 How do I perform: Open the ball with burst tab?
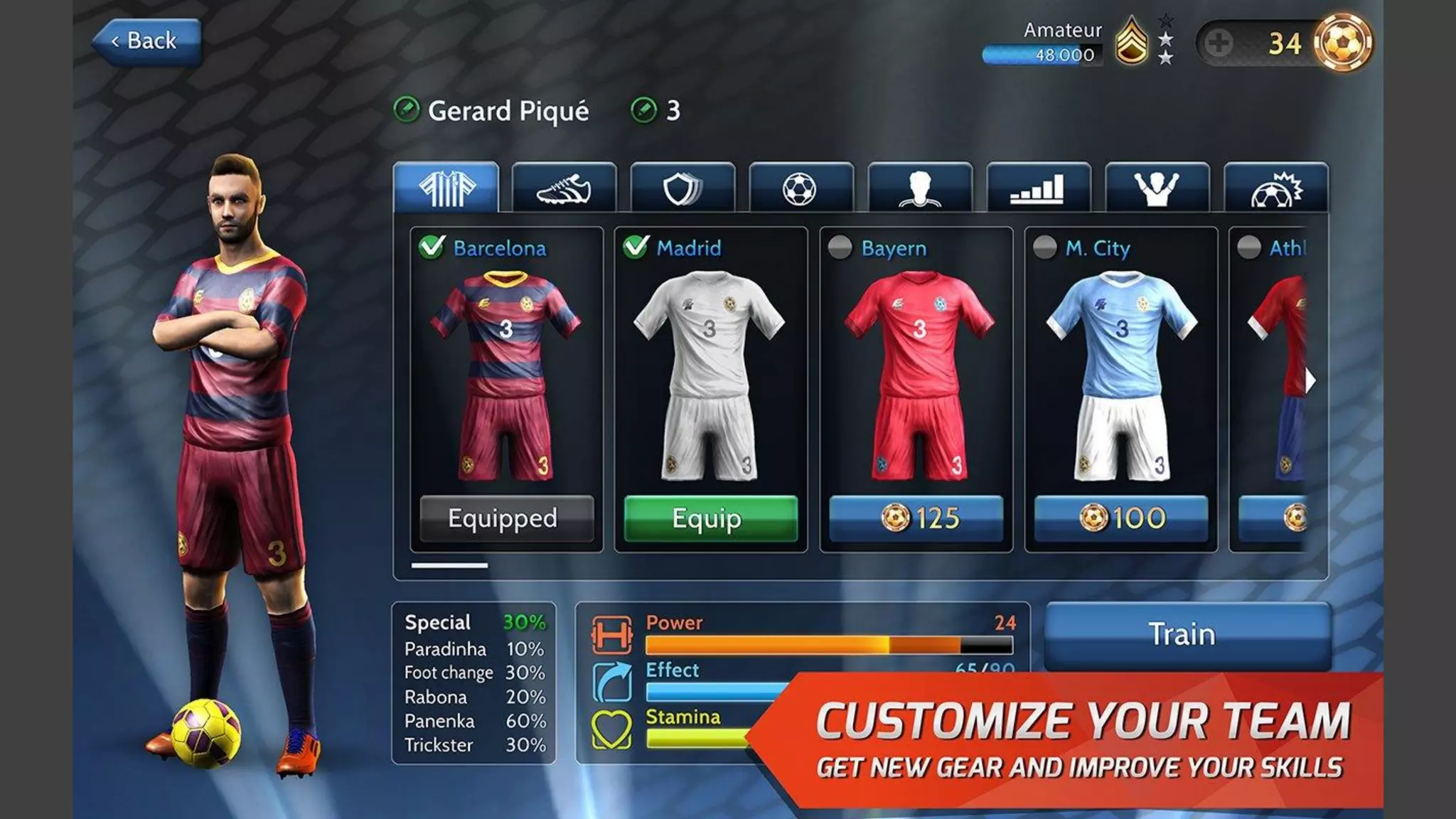[1275, 188]
